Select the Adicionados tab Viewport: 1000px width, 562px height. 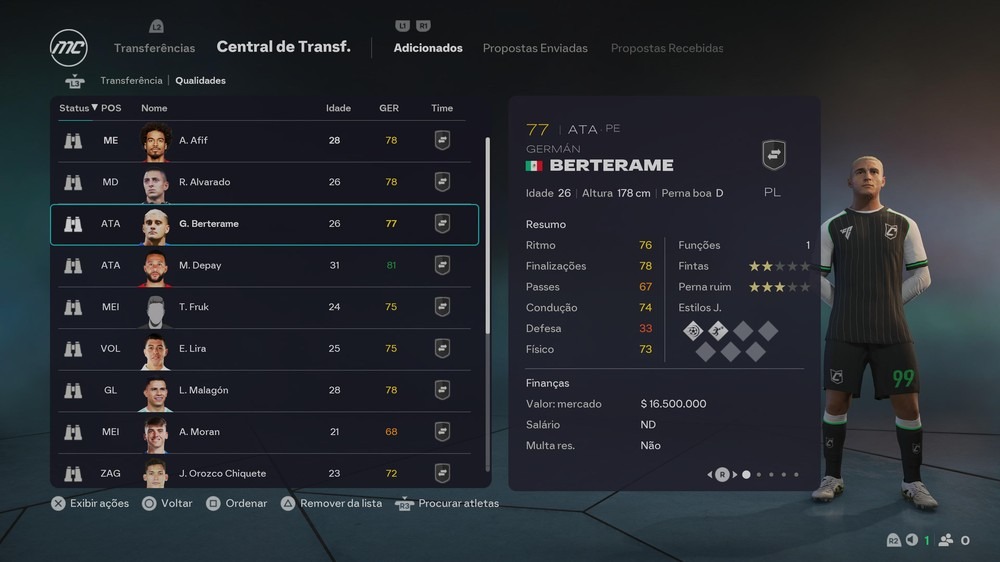pyautogui.click(x=428, y=48)
